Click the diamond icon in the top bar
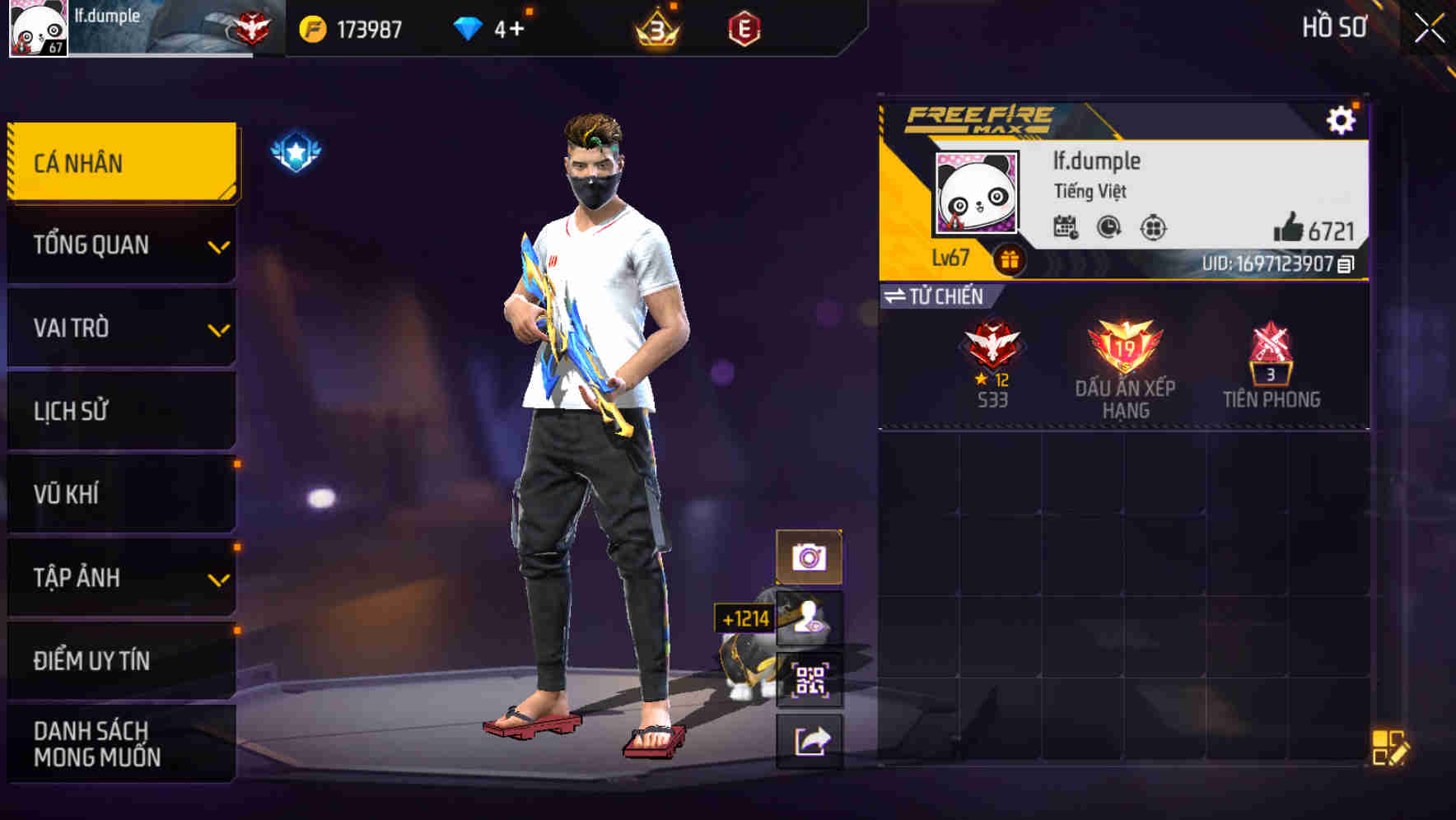Viewport: 1456px width, 820px height. [467, 27]
